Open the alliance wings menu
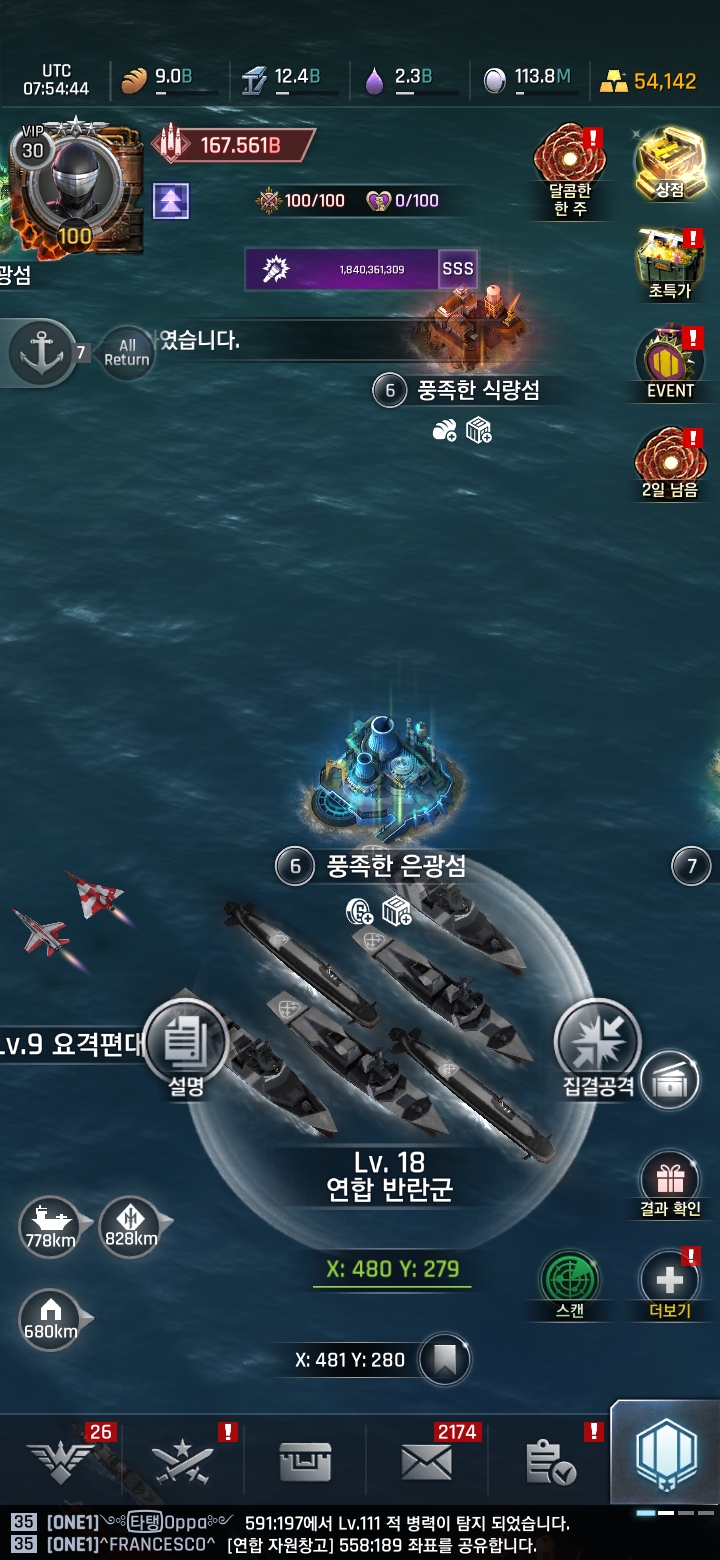 click(60, 1463)
